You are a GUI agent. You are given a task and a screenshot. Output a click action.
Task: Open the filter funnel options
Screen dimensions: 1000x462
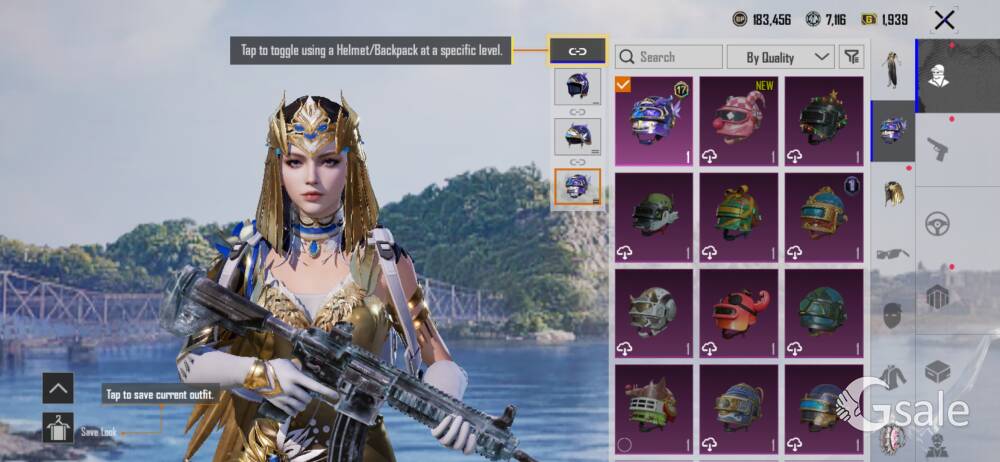[x=851, y=57]
